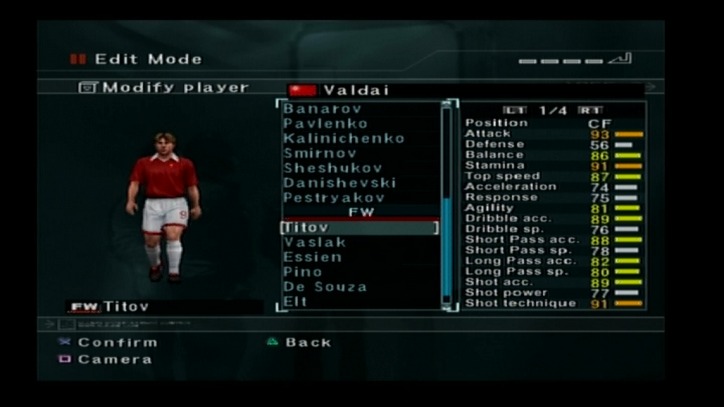Screen dimensions: 724x407
Task: Select the highlighted Titov row
Action: 359,228
